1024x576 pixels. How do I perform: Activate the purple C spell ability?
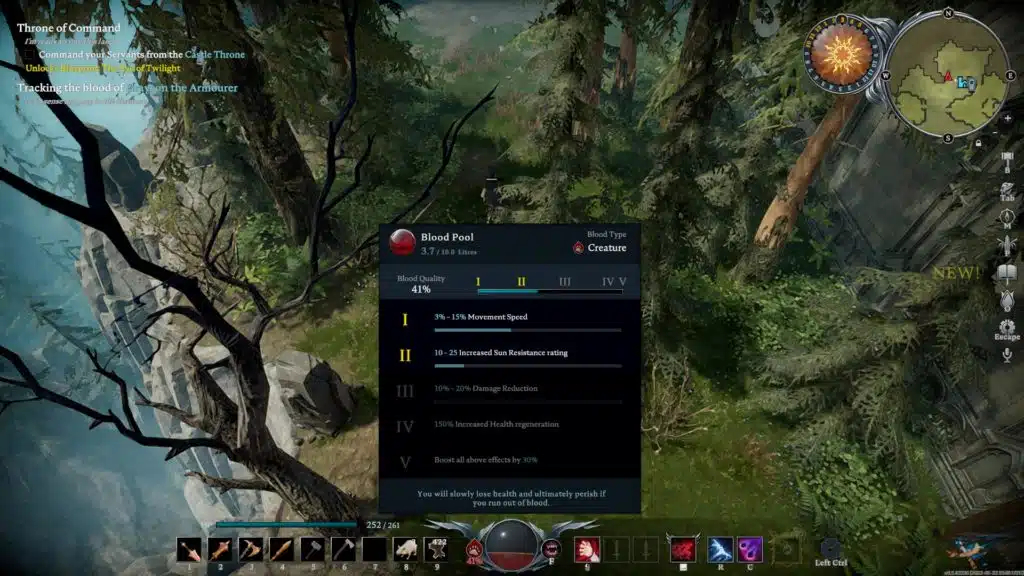click(x=750, y=549)
